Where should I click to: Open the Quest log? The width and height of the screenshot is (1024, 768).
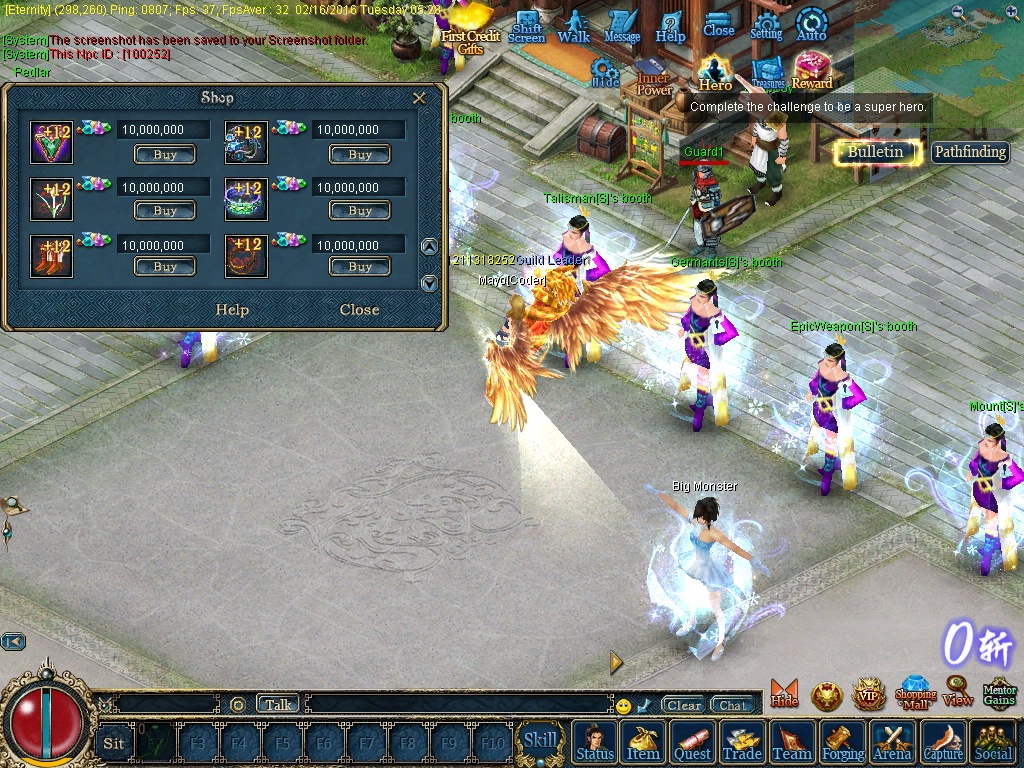pos(692,742)
